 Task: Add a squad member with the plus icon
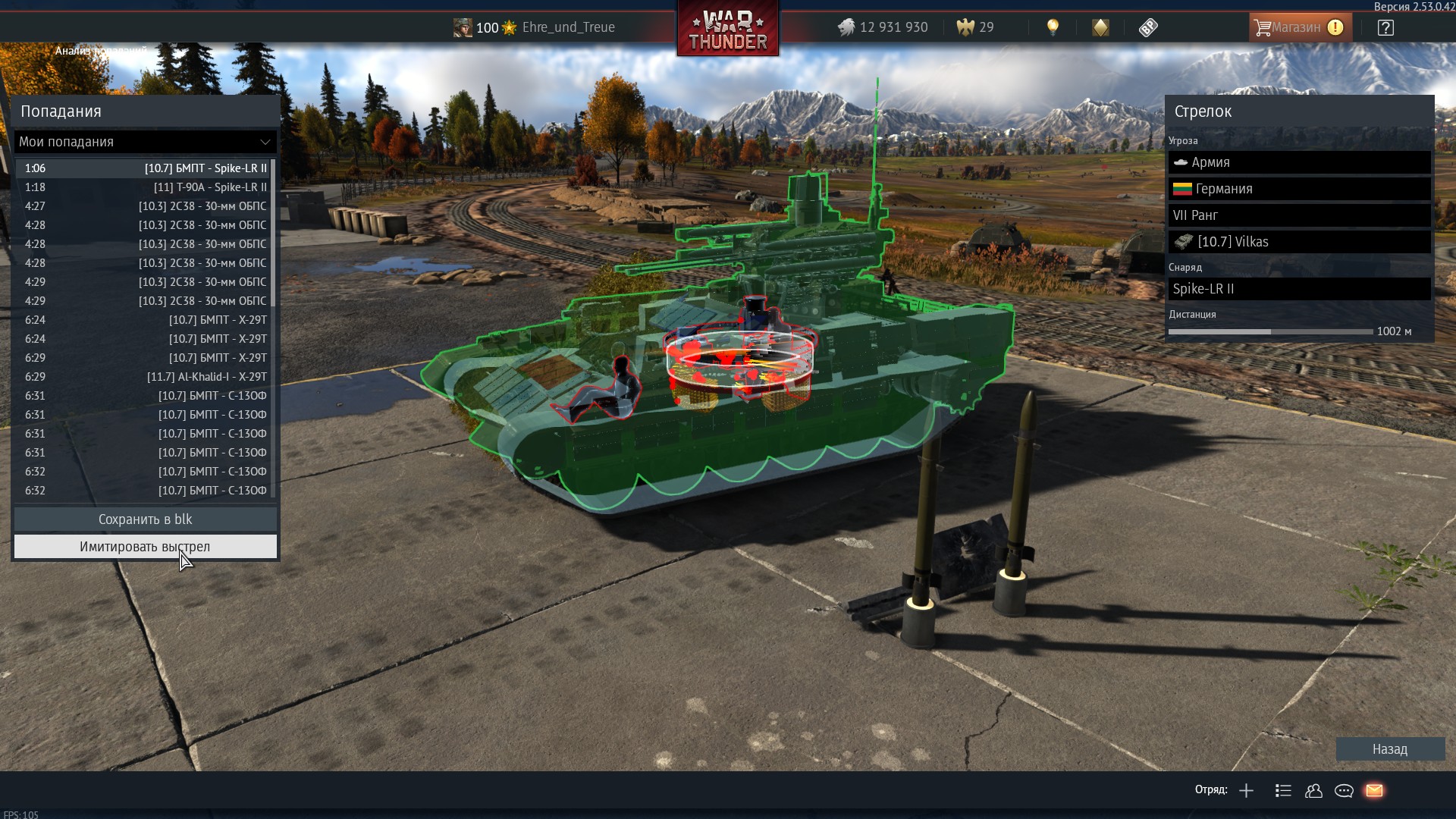[1246, 791]
